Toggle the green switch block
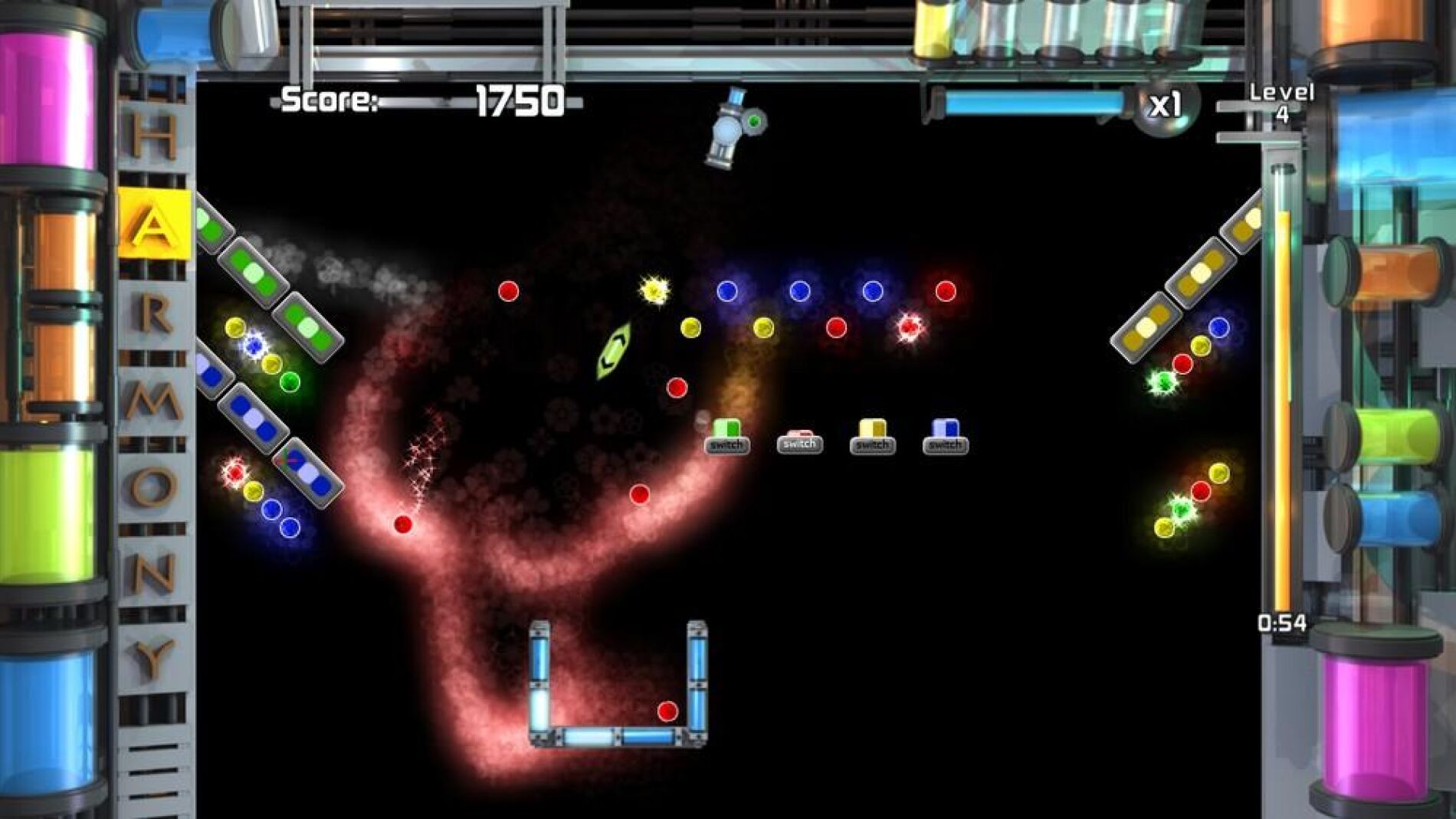Image resolution: width=1456 pixels, height=819 pixels. 726,438
